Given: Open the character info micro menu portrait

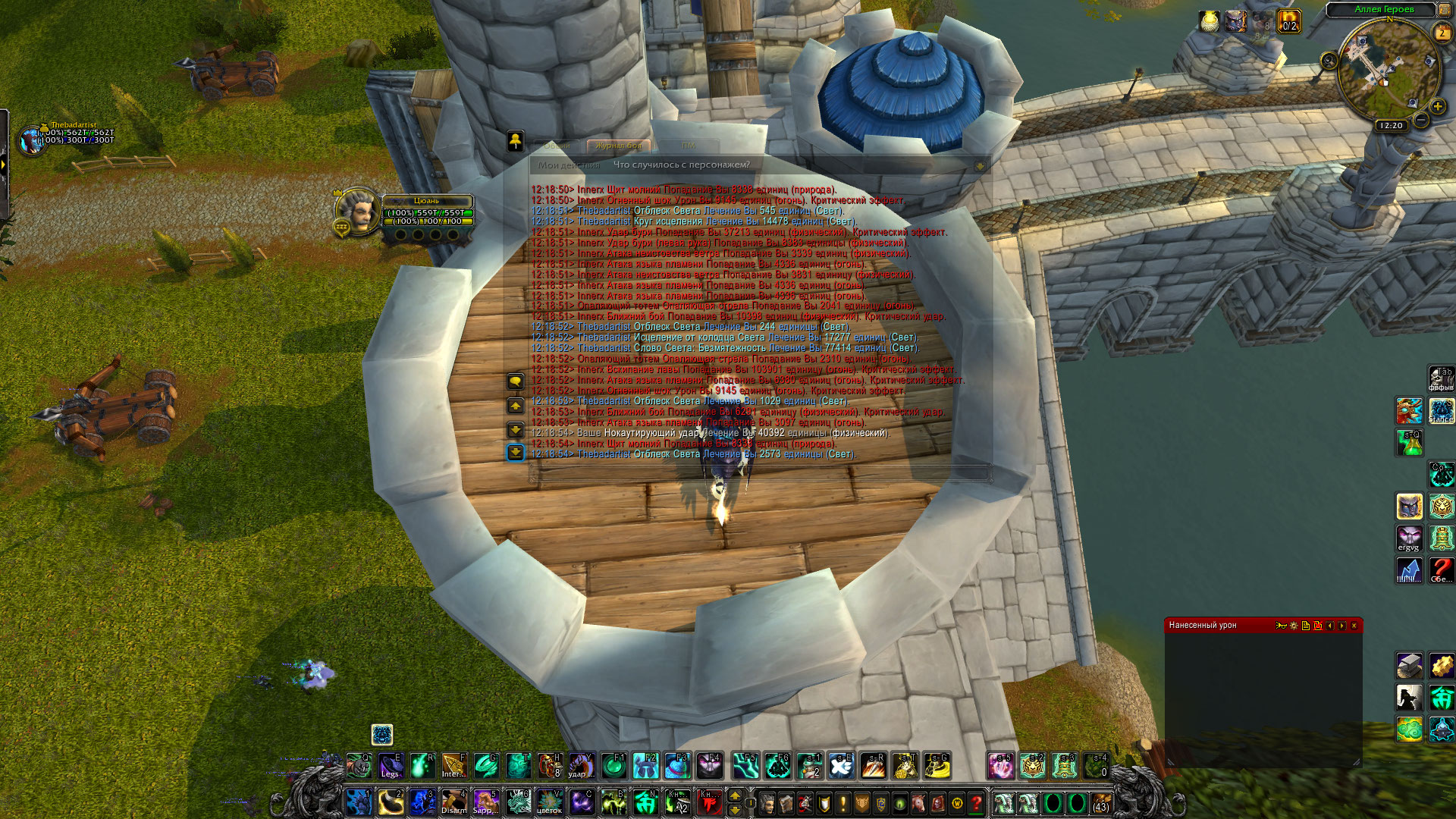Looking at the screenshot, I should 767,803.
